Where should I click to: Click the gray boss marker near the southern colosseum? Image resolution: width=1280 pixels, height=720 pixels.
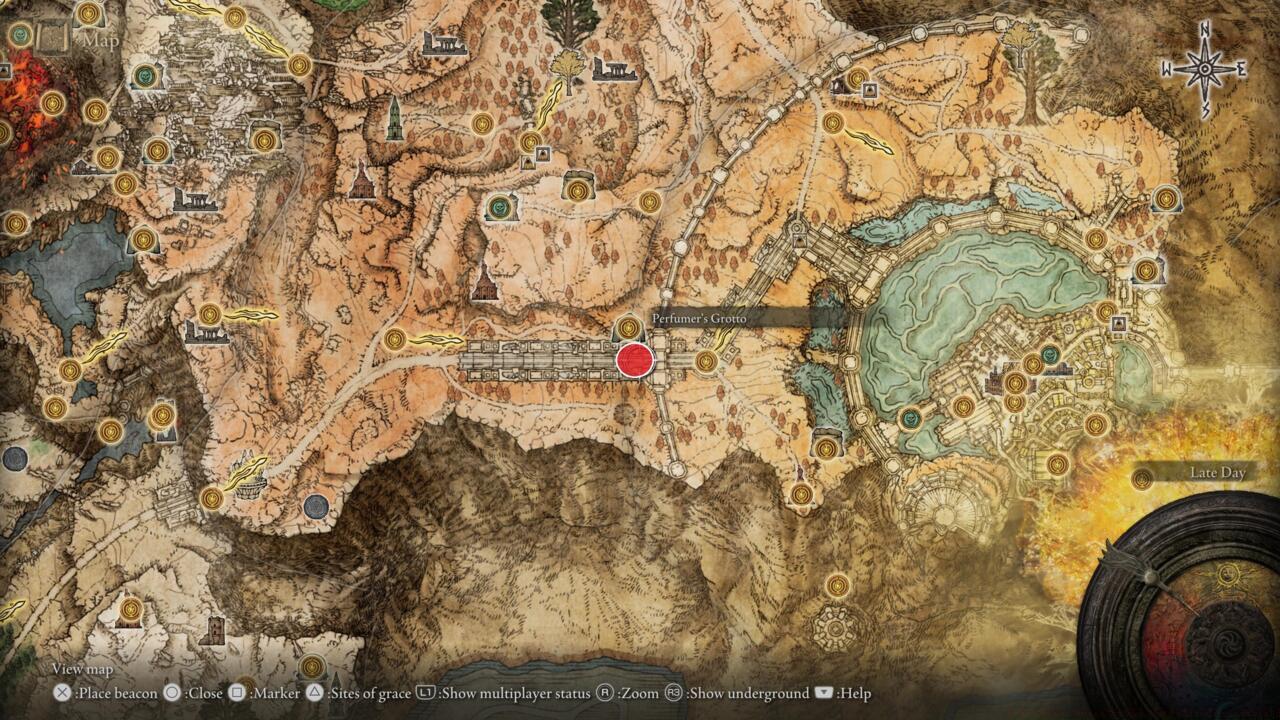pyautogui.click(x=316, y=507)
